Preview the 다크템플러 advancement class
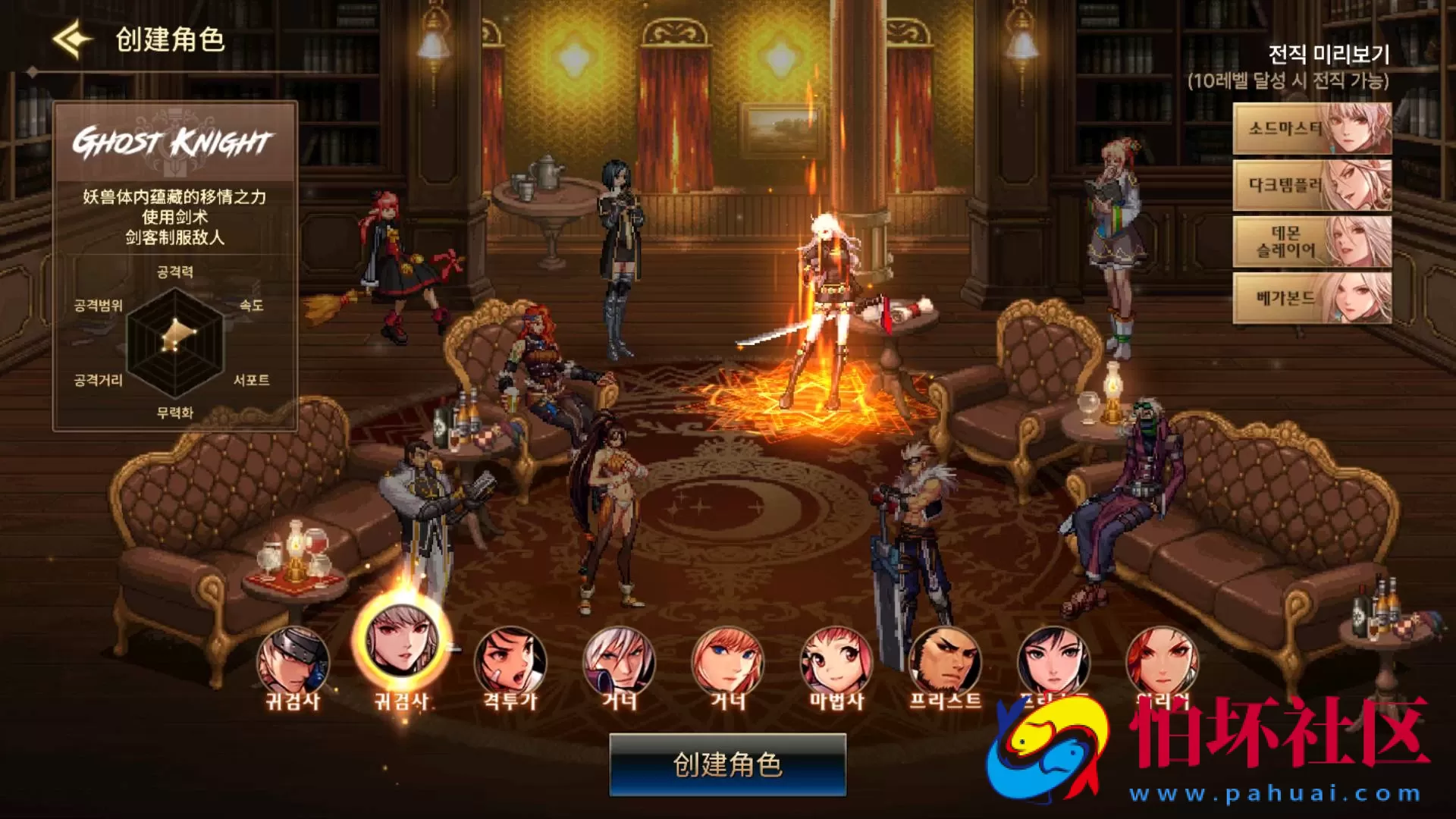Screen dimensions: 1456x819 [1312, 186]
